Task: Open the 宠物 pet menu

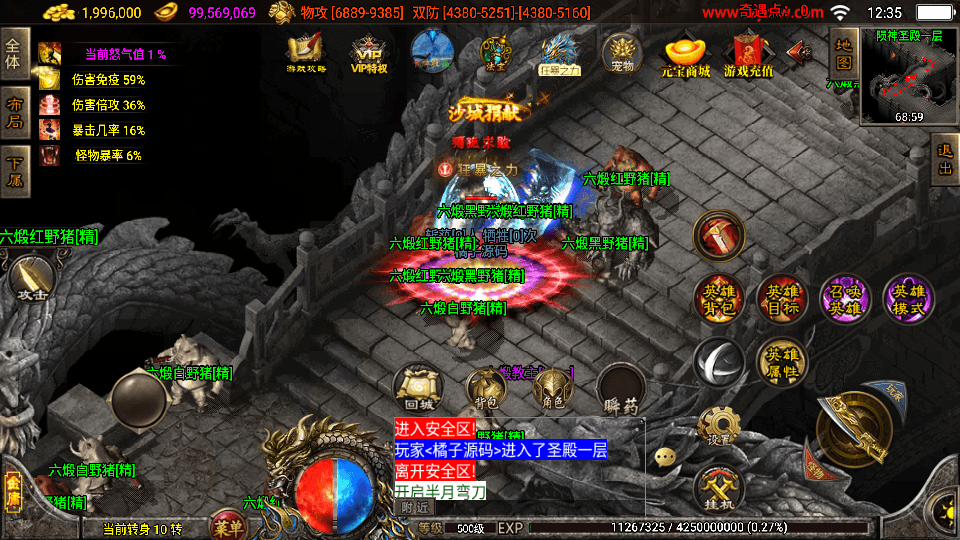Action: (x=622, y=53)
